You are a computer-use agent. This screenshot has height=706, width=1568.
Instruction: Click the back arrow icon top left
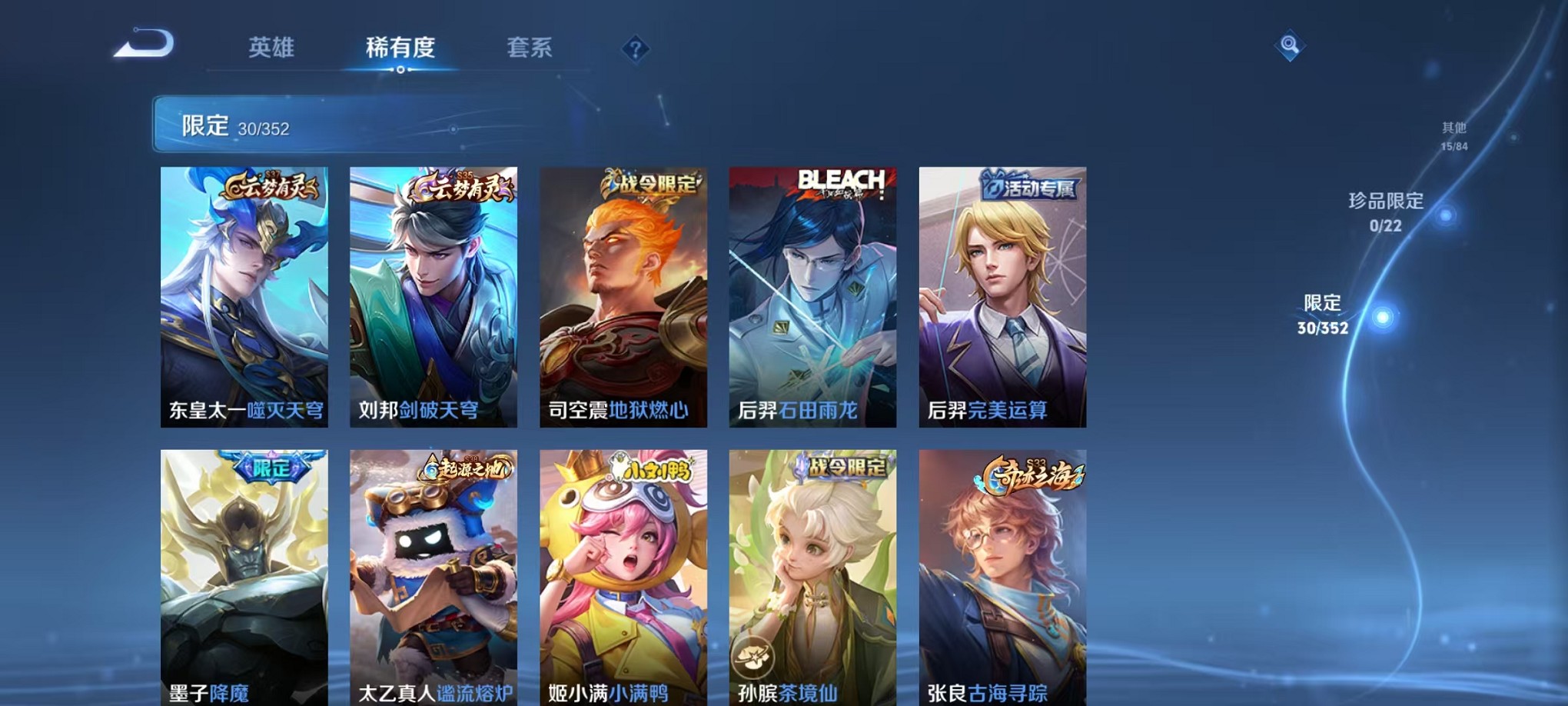point(143,46)
